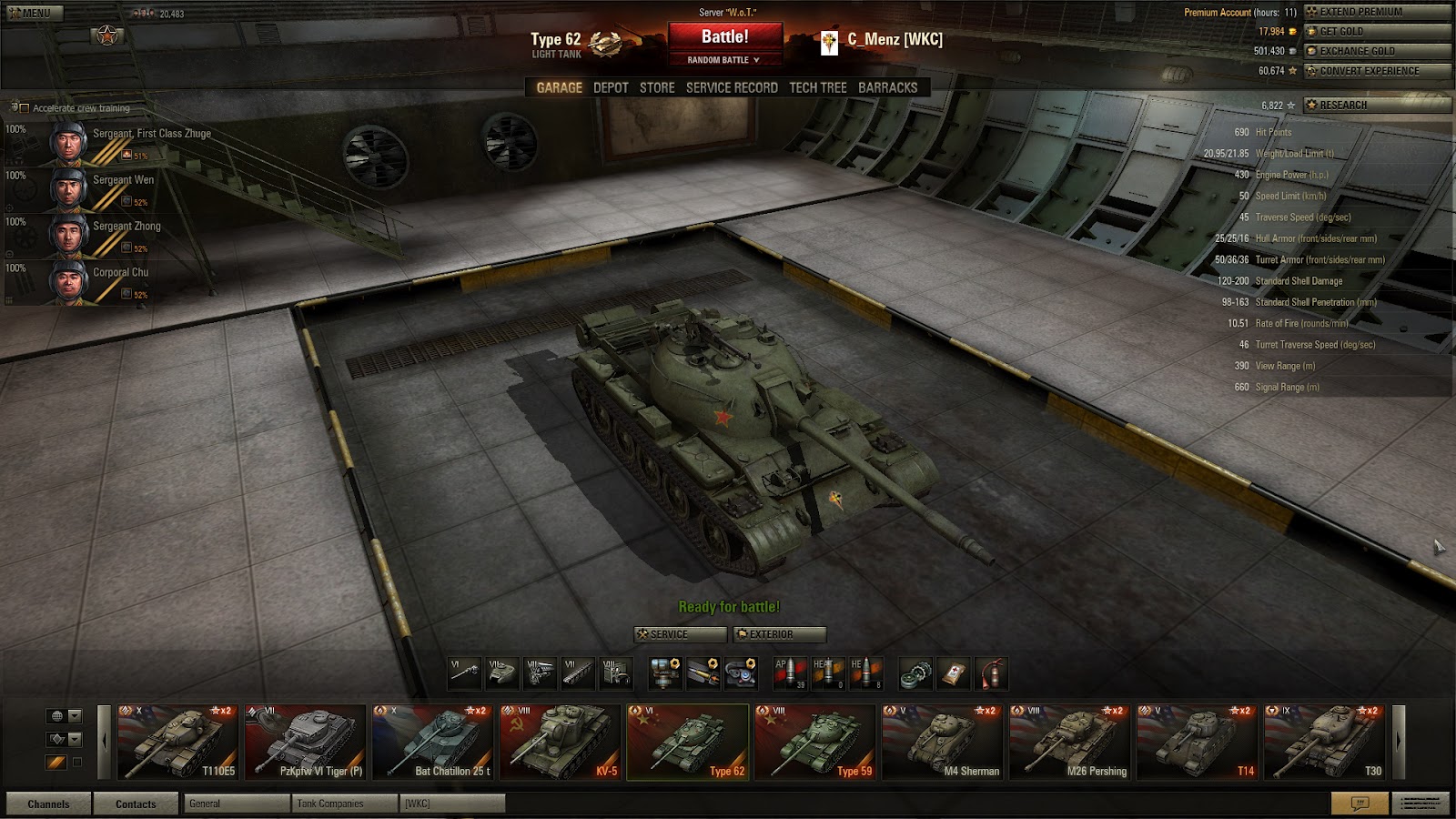Open the Tech Tree tab

(817, 87)
